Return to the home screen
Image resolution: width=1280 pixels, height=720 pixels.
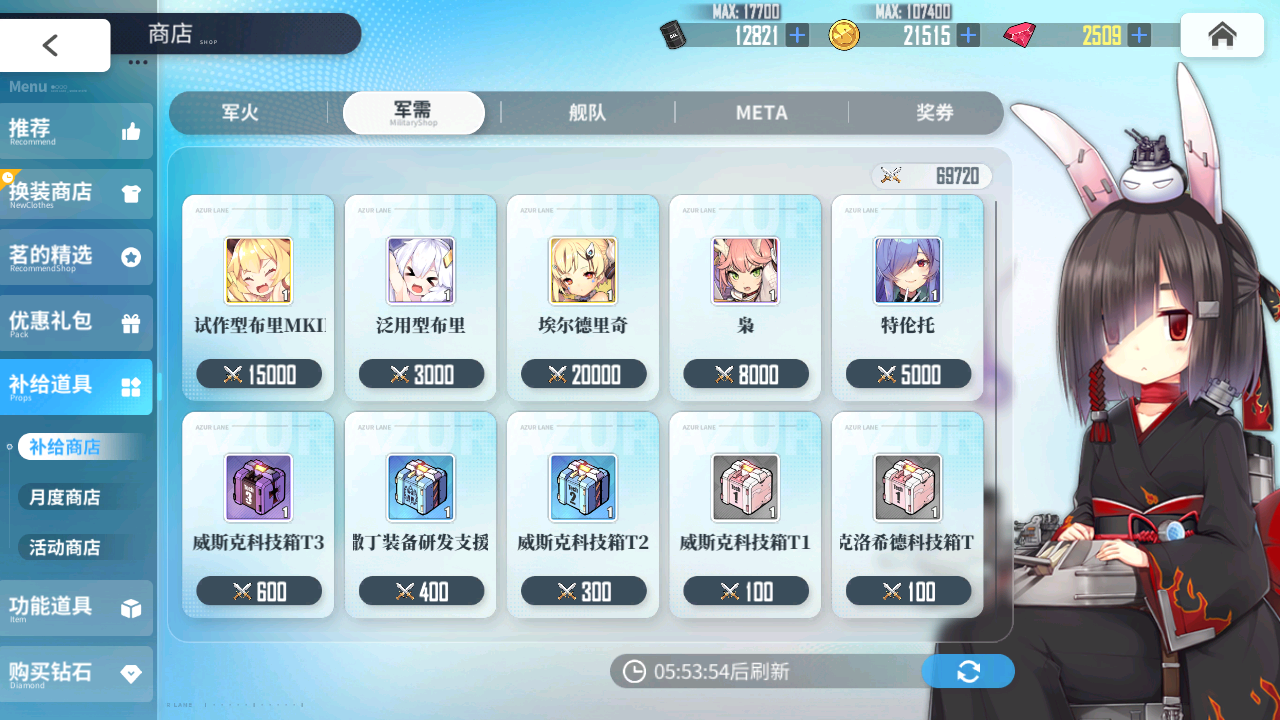(x=1221, y=35)
